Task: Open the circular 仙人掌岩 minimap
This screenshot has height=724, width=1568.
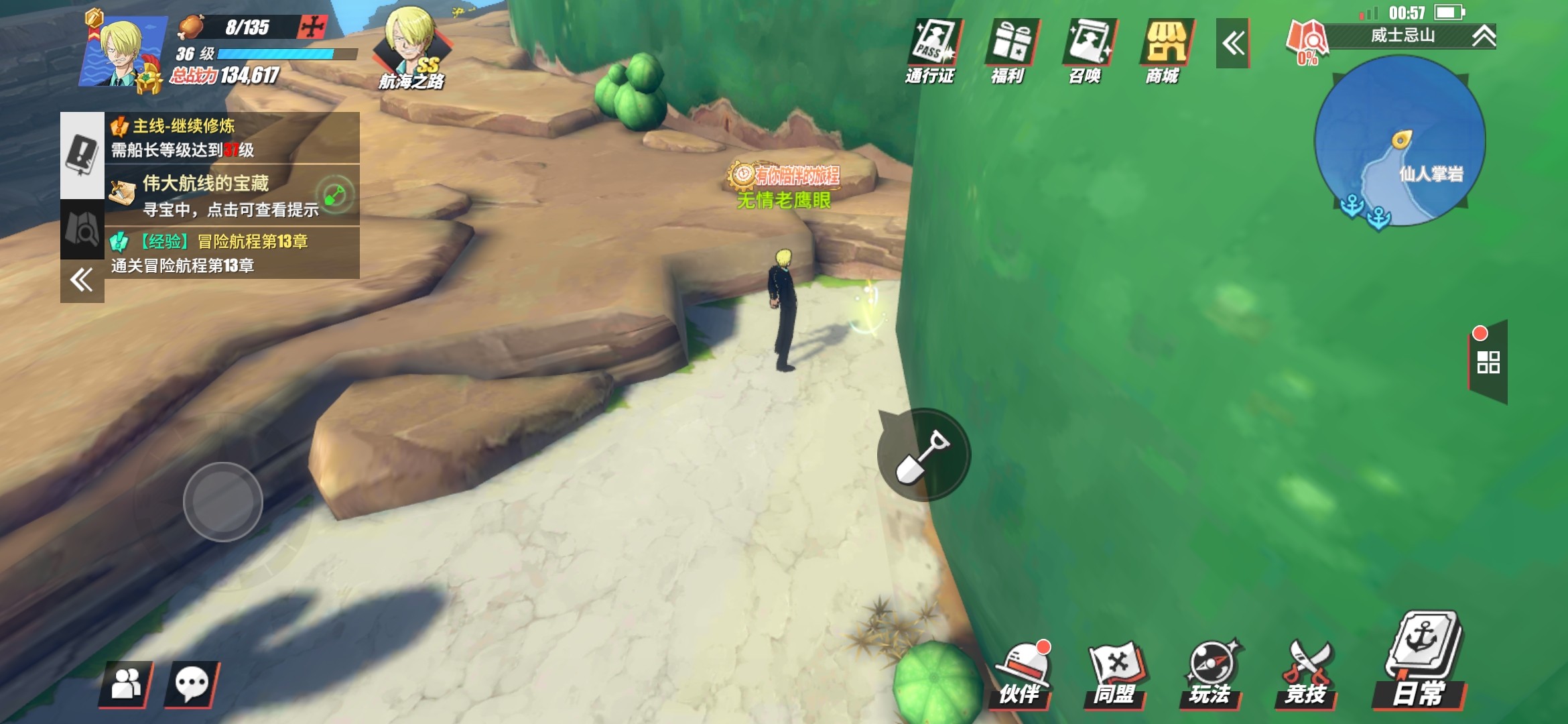Action: pos(1400,141)
